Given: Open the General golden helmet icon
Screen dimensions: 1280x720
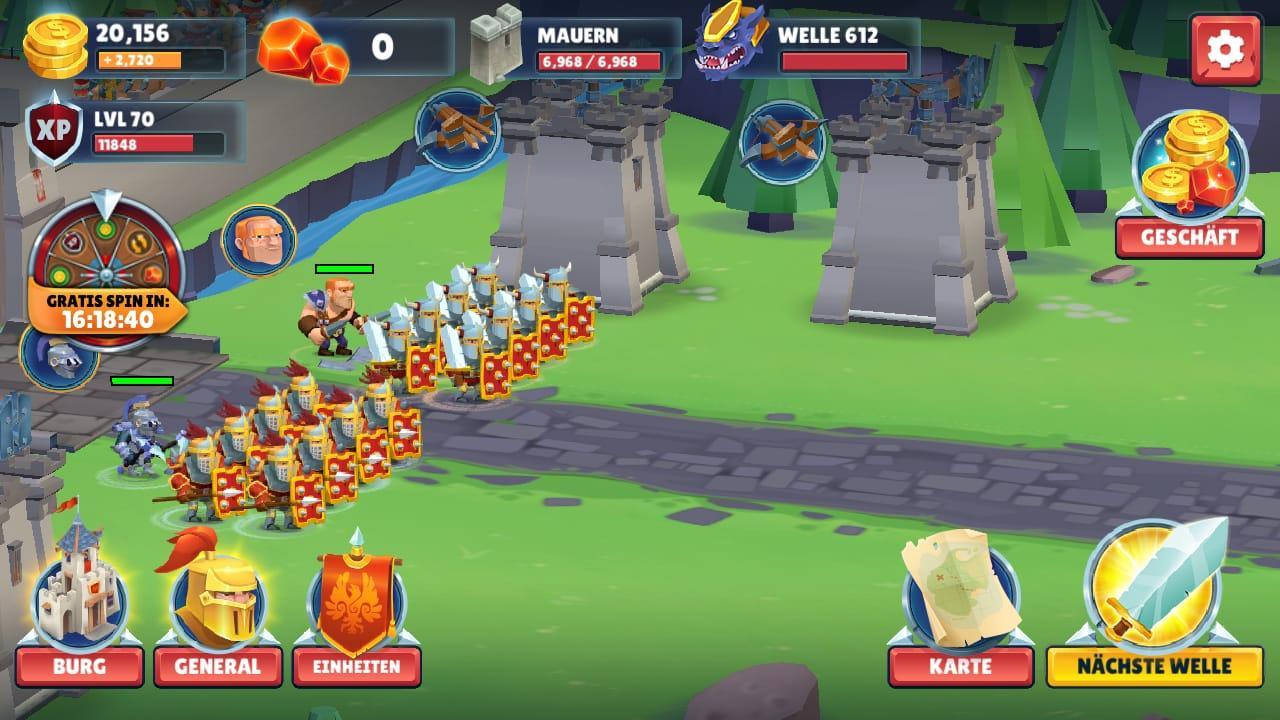Looking at the screenshot, I should pyautogui.click(x=218, y=600).
